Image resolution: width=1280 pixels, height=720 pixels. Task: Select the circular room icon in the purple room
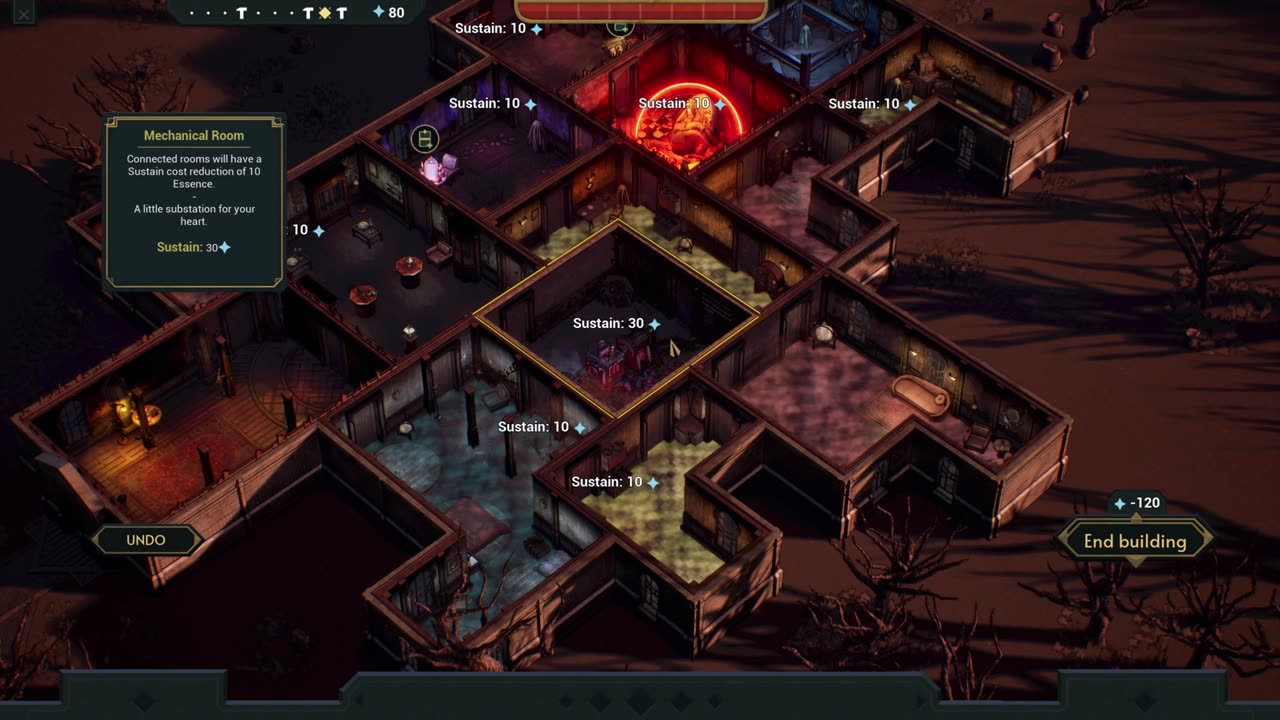425,139
